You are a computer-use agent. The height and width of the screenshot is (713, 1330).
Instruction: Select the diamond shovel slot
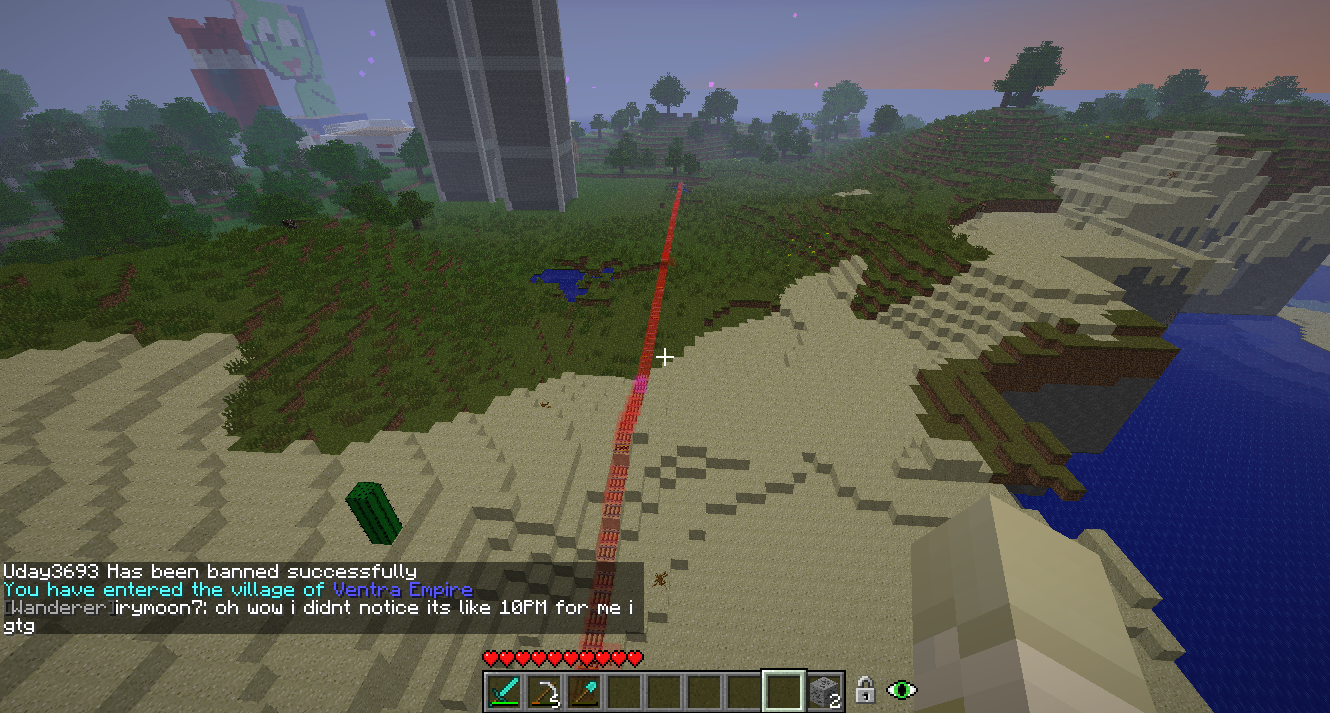click(x=584, y=691)
